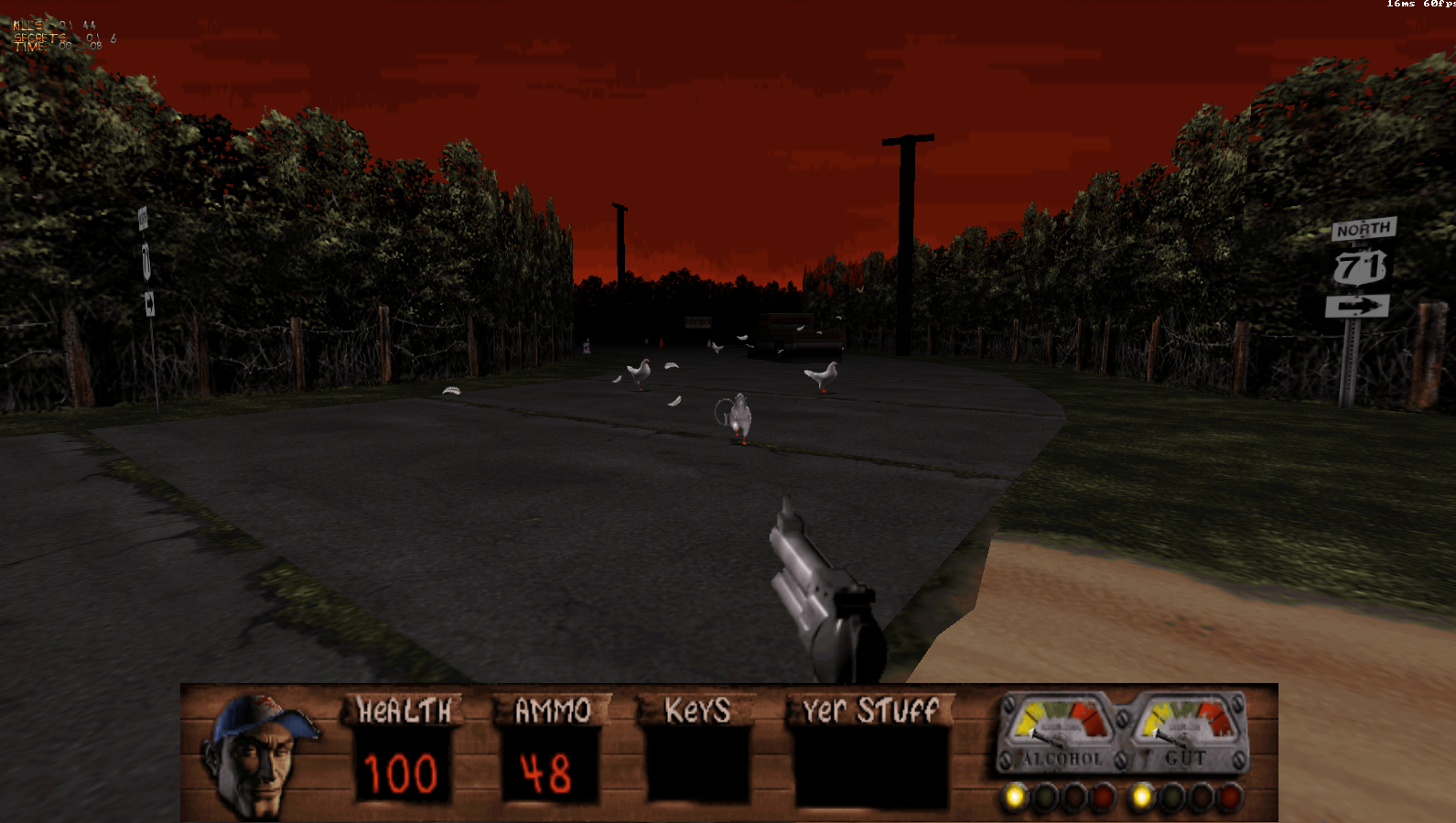Select the ALCOHOL gauge on the dashboard
This screenshot has width=1456, height=823.
click(x=1062, y=728)
